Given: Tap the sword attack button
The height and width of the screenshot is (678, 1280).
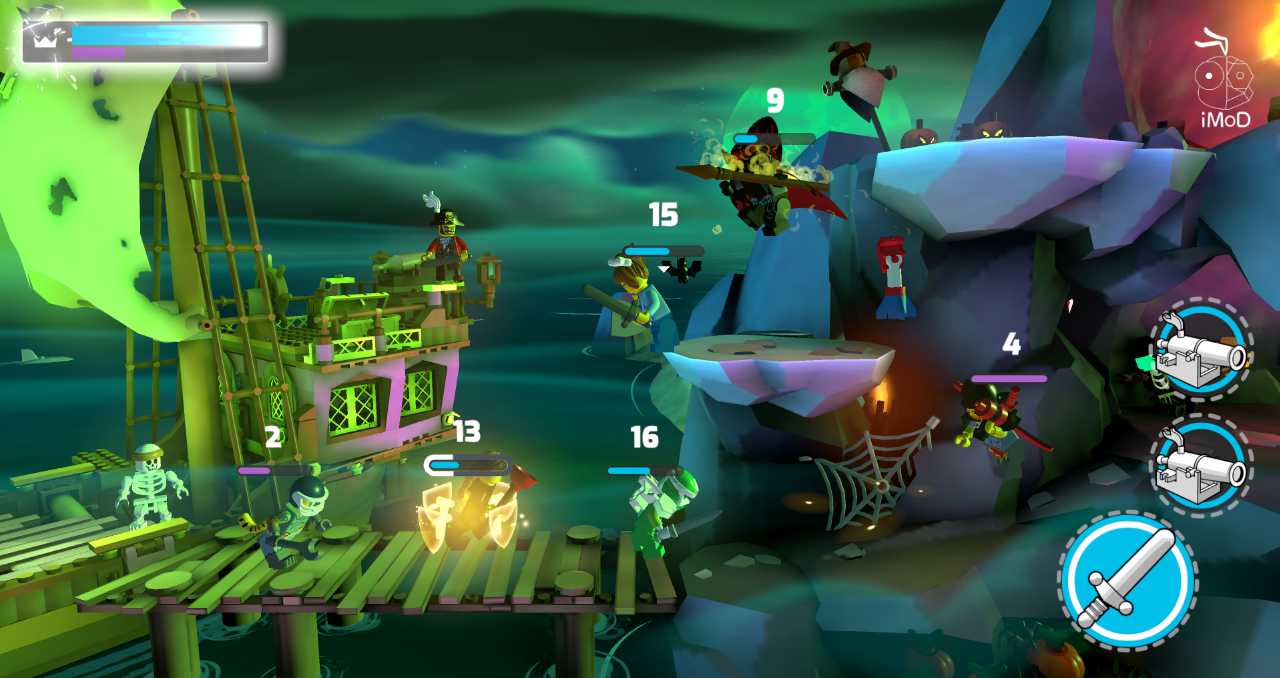Looking at the screenshot, I should tap(1128, 580).
